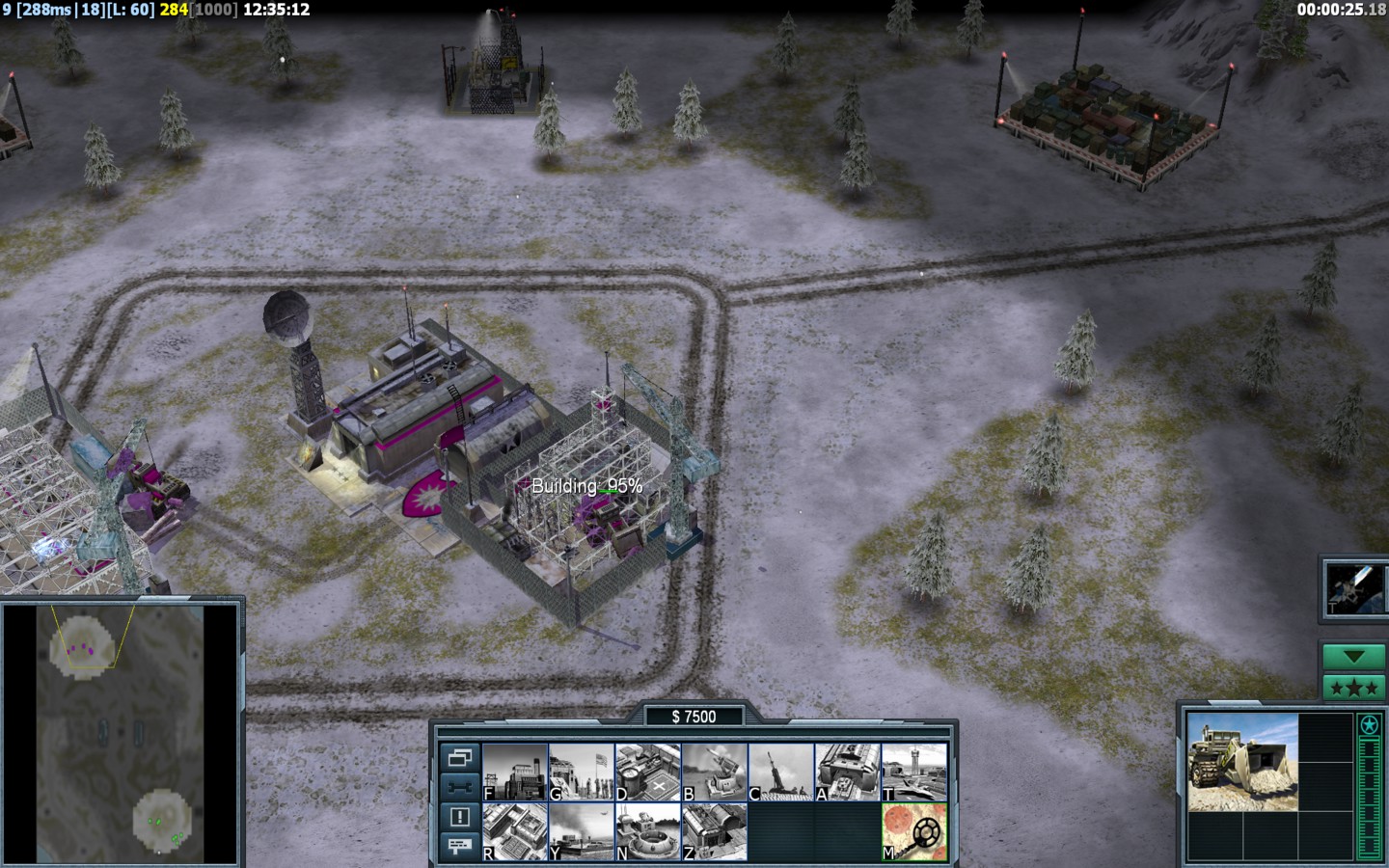
Task: Click the overlapping windows button
Action: coord(460,757)
